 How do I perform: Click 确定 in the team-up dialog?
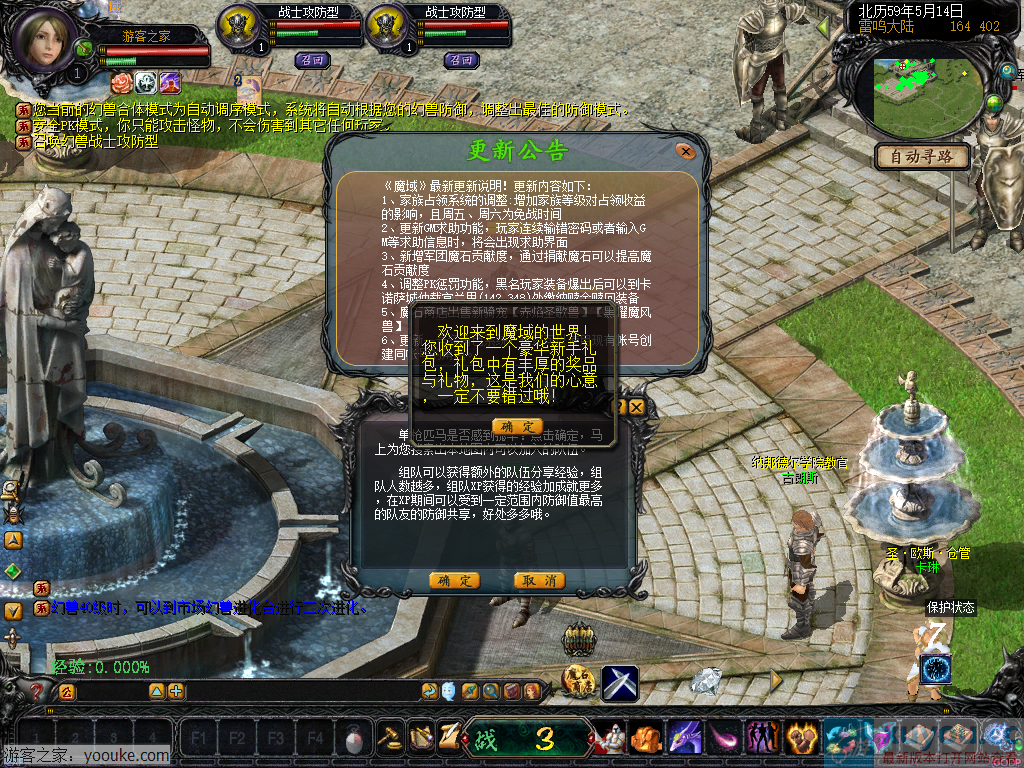point(454,581)
